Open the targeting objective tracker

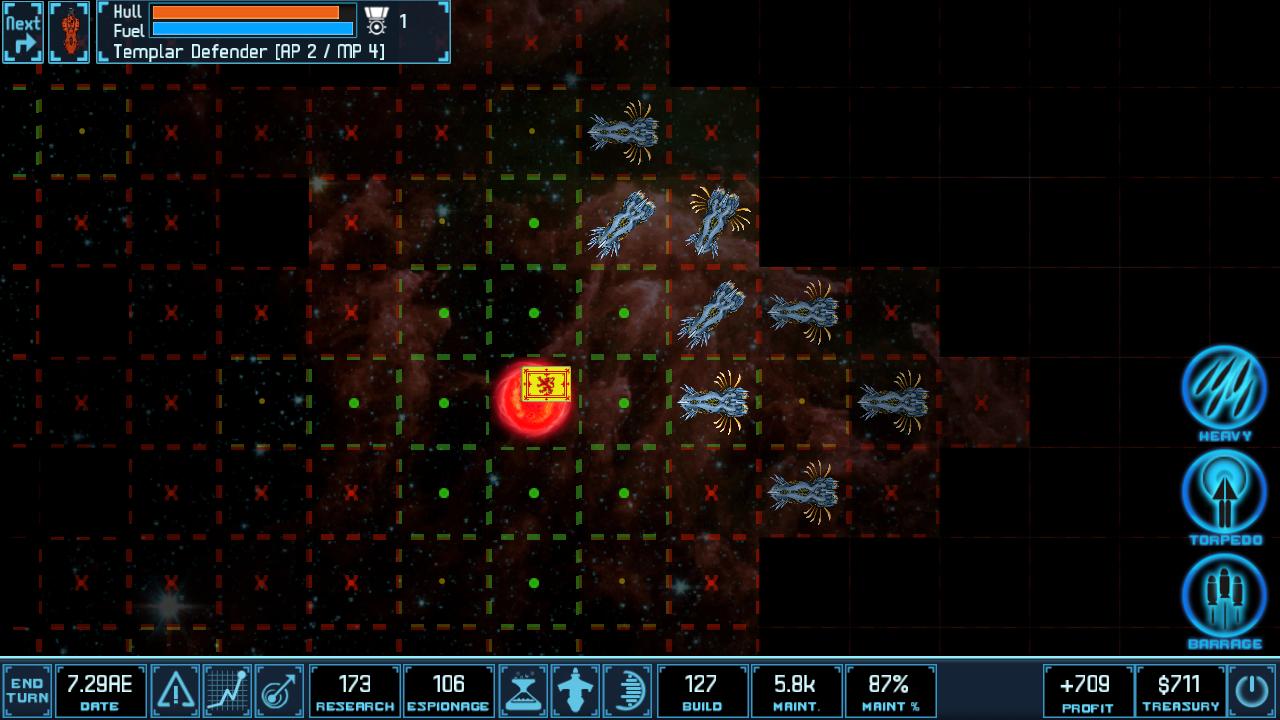point(275,689)
